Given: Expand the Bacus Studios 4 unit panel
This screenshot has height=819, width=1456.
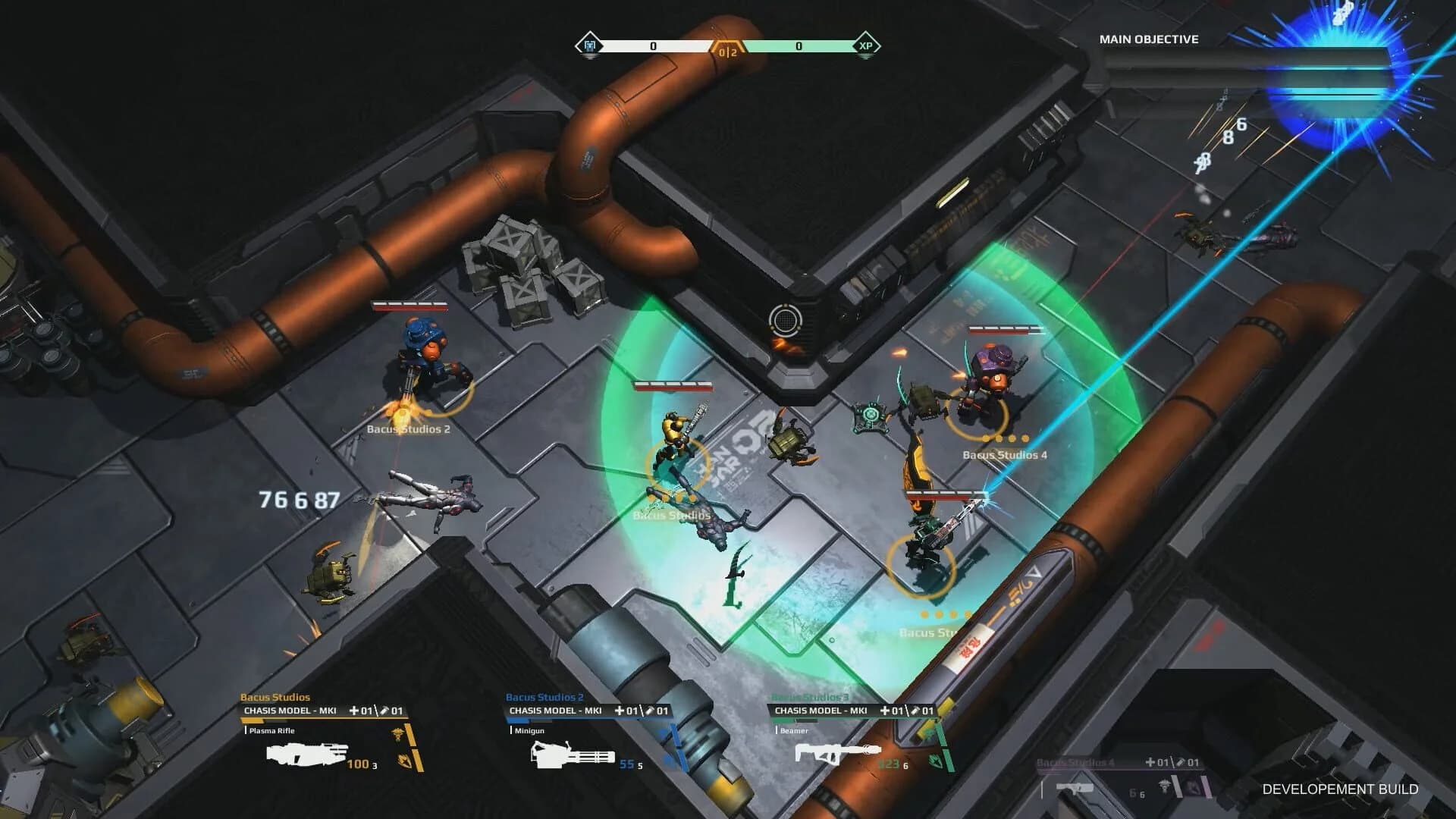Looking at the screenshot, I should pos(1076,762).
